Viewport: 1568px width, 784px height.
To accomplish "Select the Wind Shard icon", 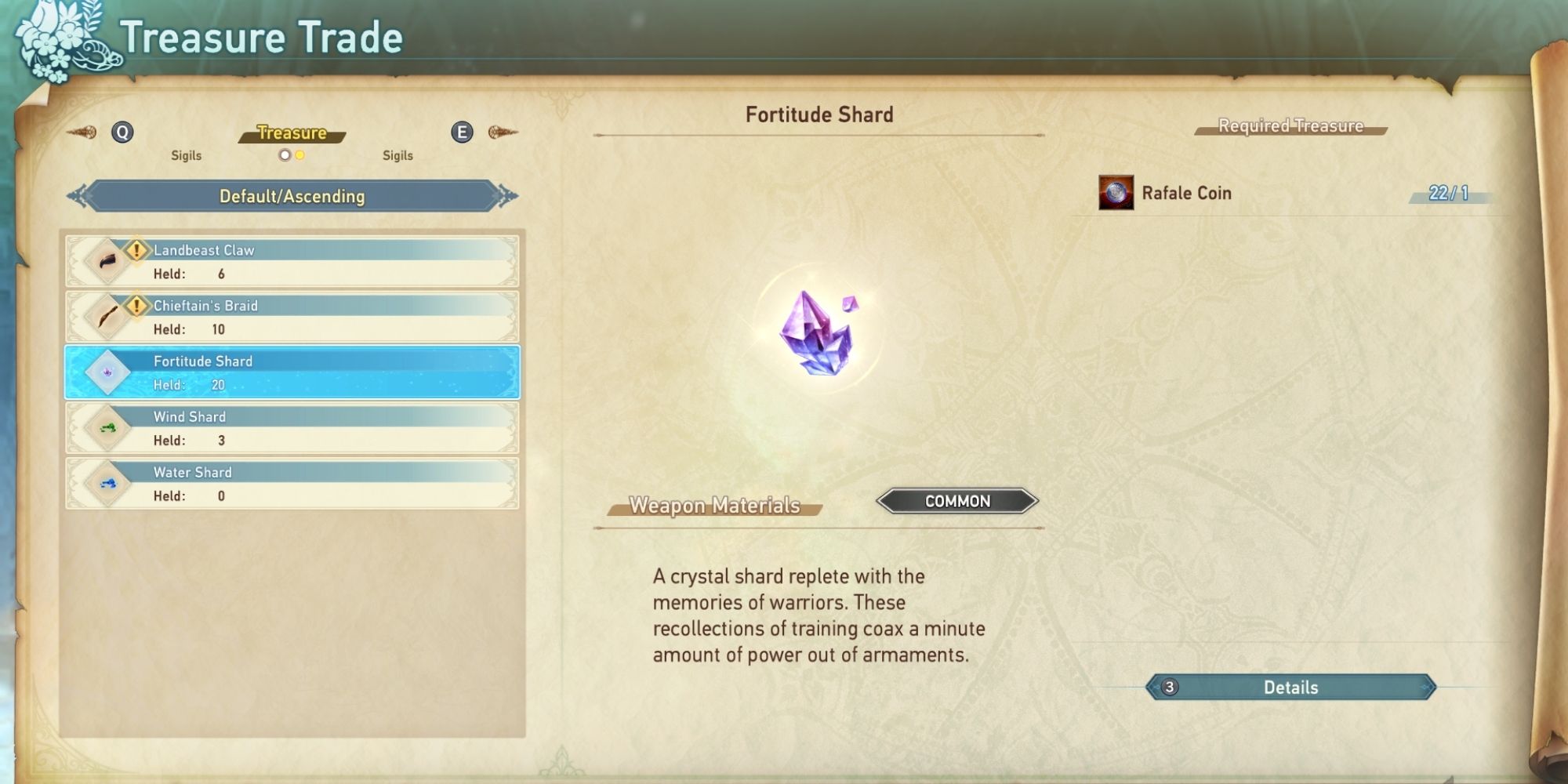I will coord(107,426).
